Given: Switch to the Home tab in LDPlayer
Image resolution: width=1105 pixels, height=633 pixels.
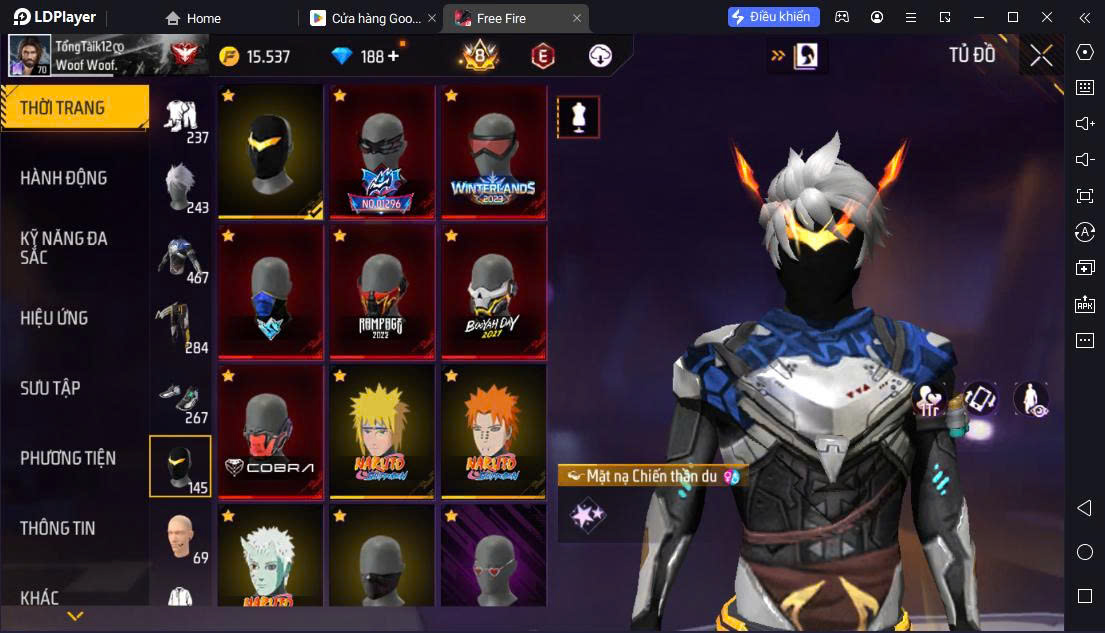Looking at the screenshot, I should coord(194,18).
